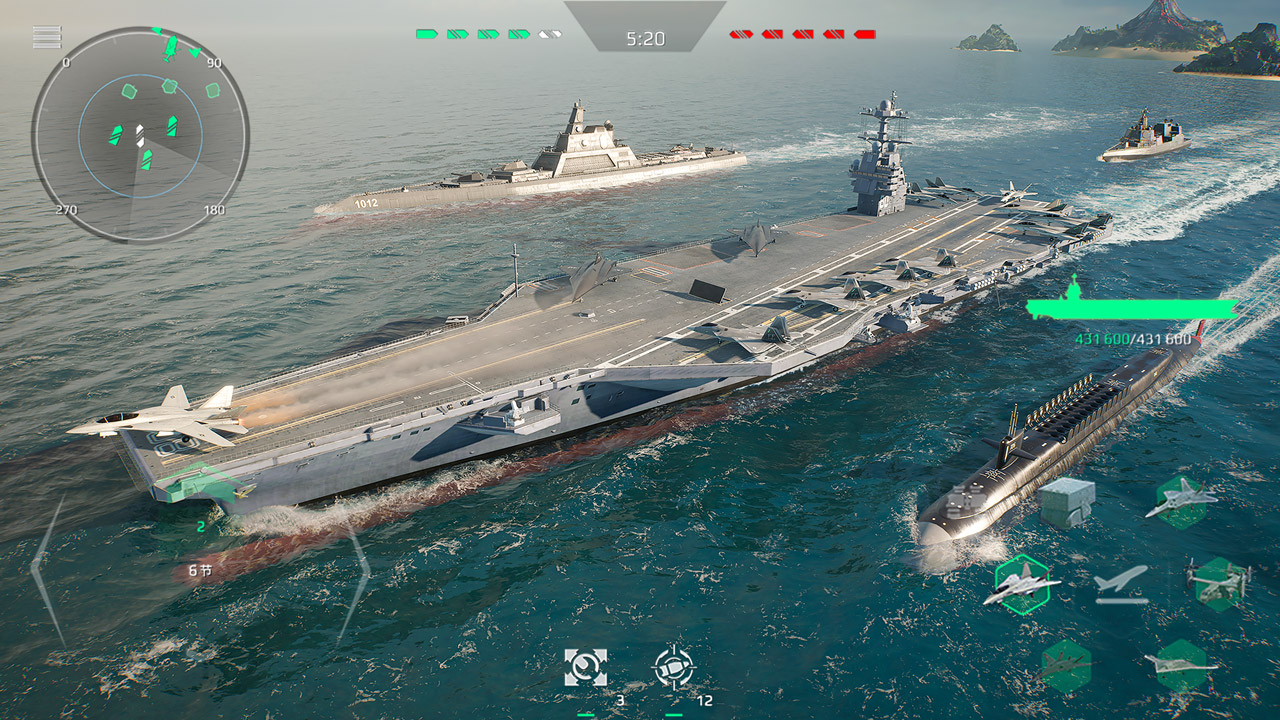Pick the flying-wing stealth drone squadron
1280x720 pixels.
click(x=1182, y=665)
